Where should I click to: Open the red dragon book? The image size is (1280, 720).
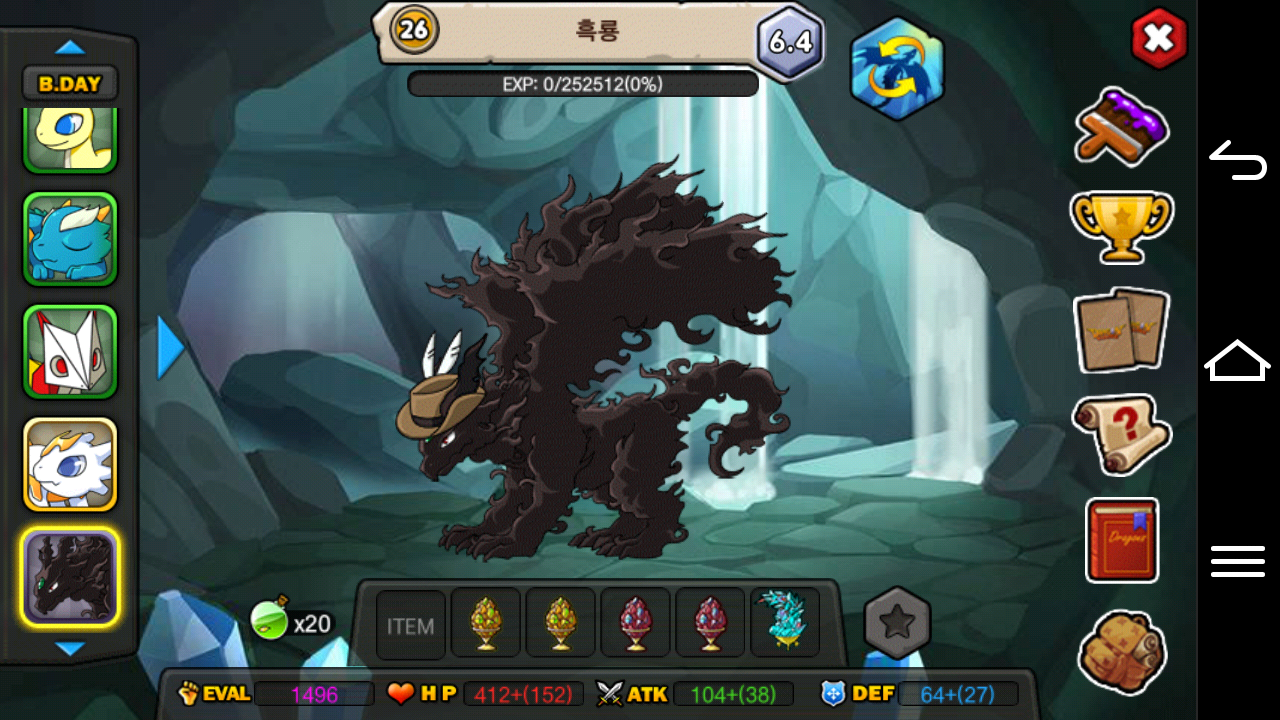(1122, 539)
